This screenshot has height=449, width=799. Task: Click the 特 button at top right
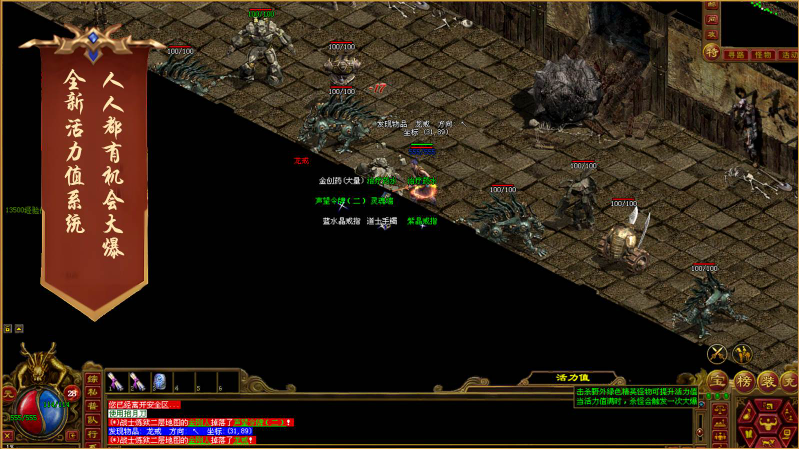(x=712, y=52)
